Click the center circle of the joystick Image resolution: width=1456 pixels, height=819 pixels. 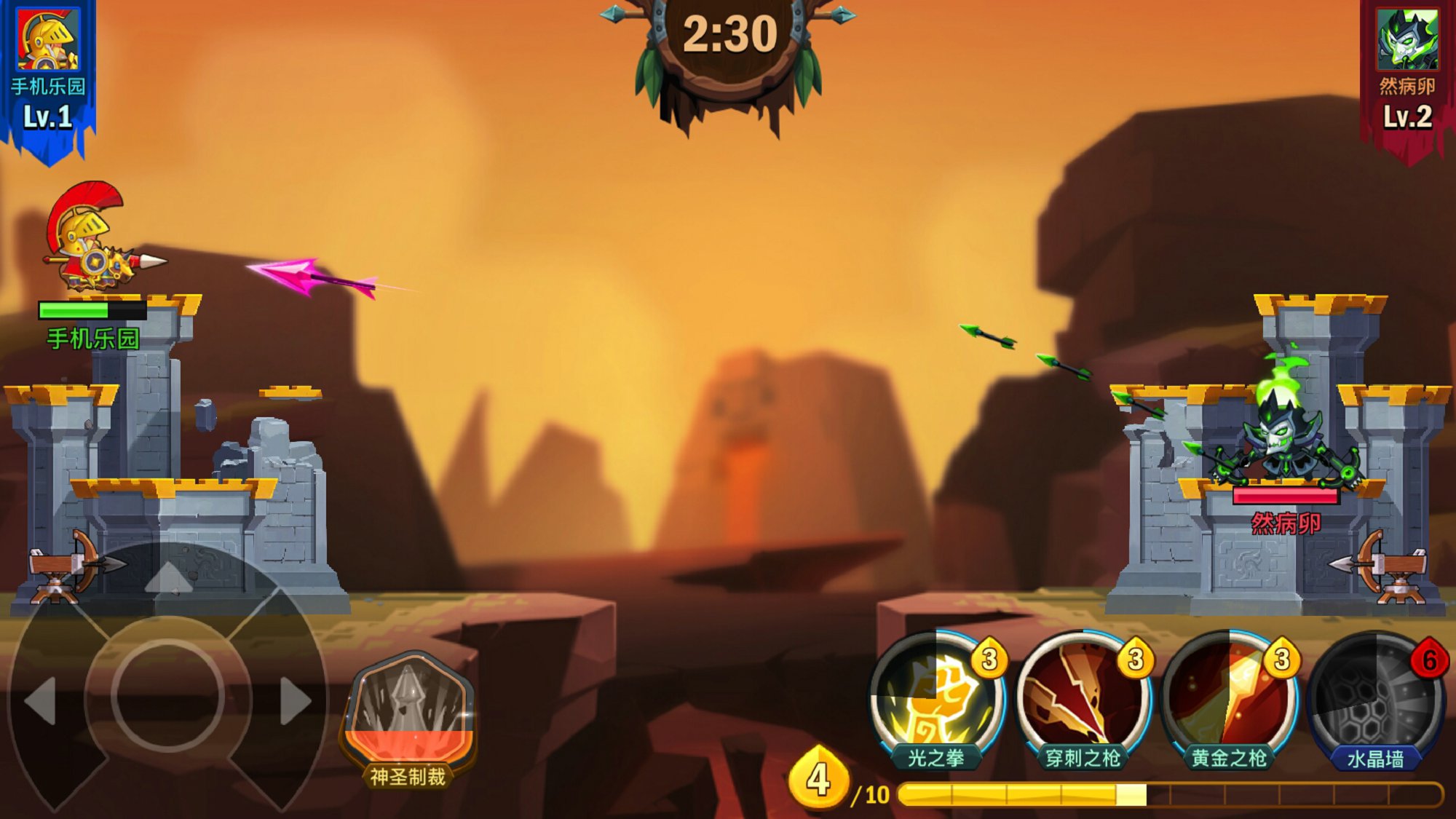pos(167,695)
